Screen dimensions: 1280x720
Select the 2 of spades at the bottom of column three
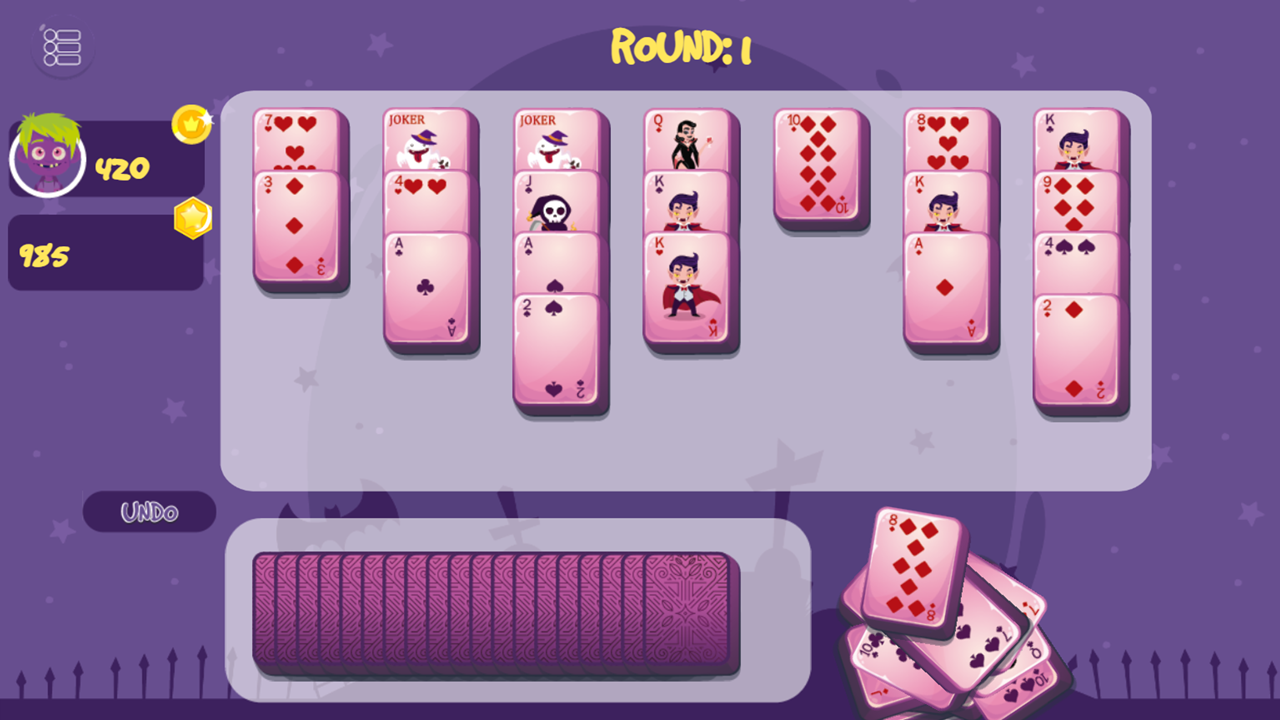558,350
